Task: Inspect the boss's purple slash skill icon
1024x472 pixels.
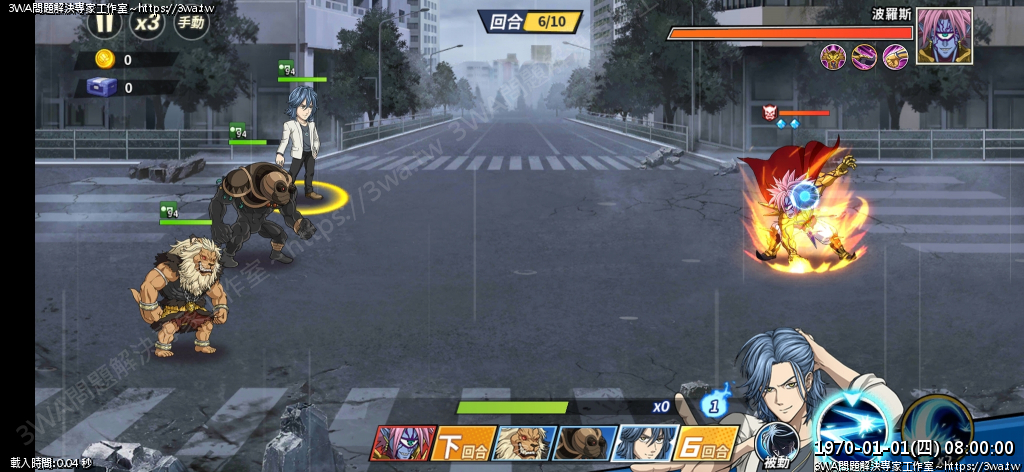Action: coord(864,57)
